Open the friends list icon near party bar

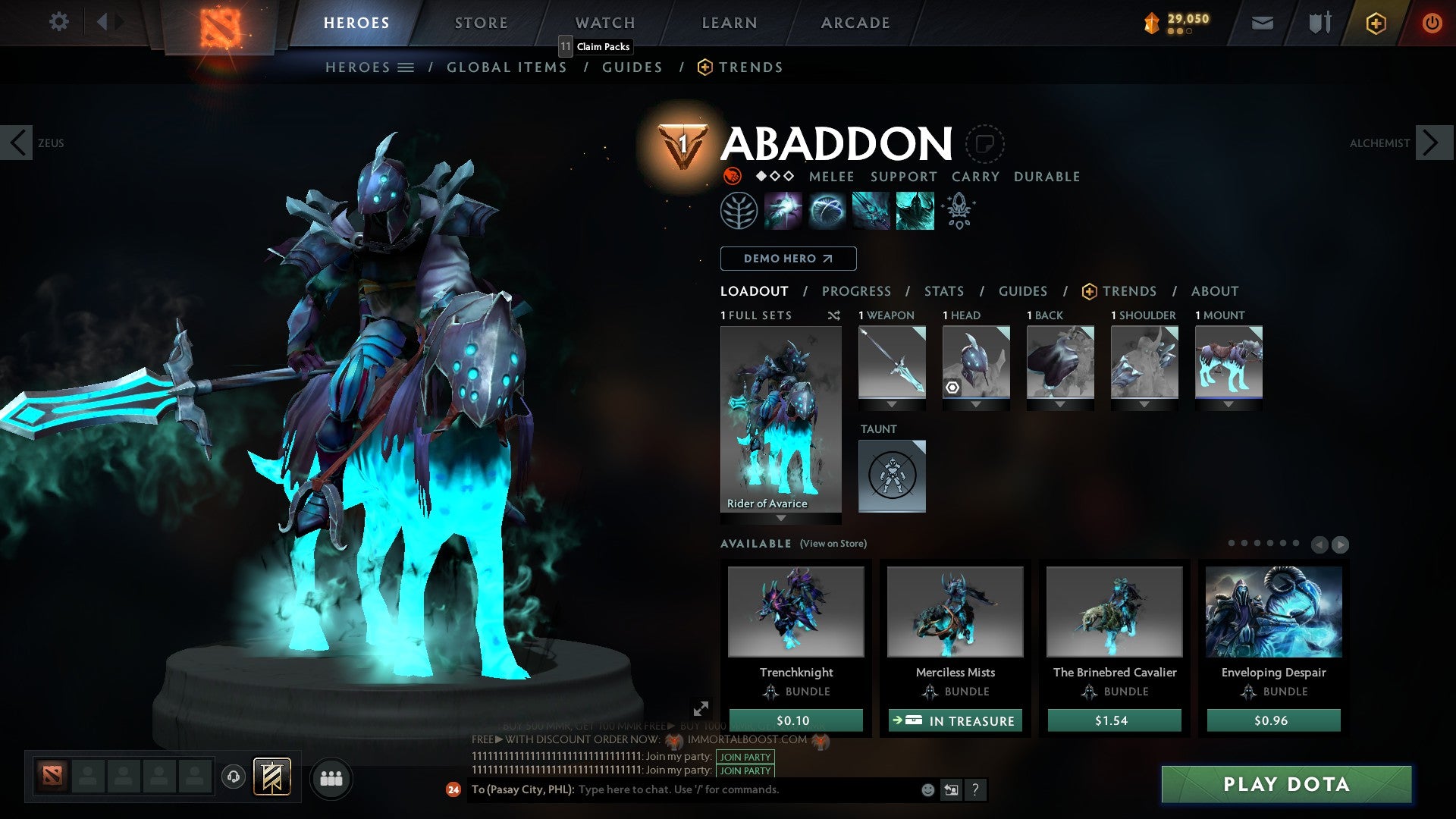click(331, 778)
